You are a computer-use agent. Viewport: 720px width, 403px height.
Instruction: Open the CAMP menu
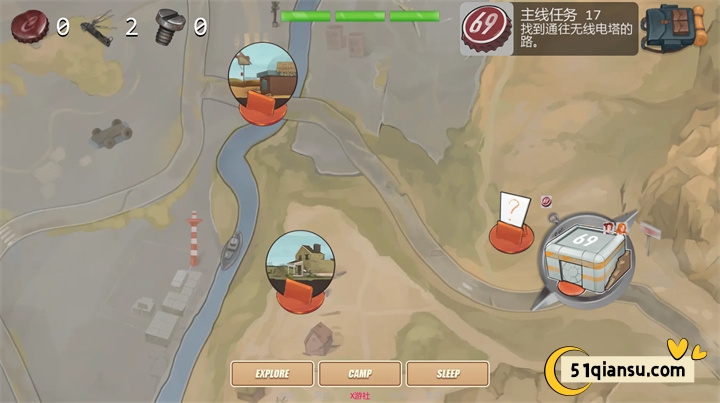point(360,374)
